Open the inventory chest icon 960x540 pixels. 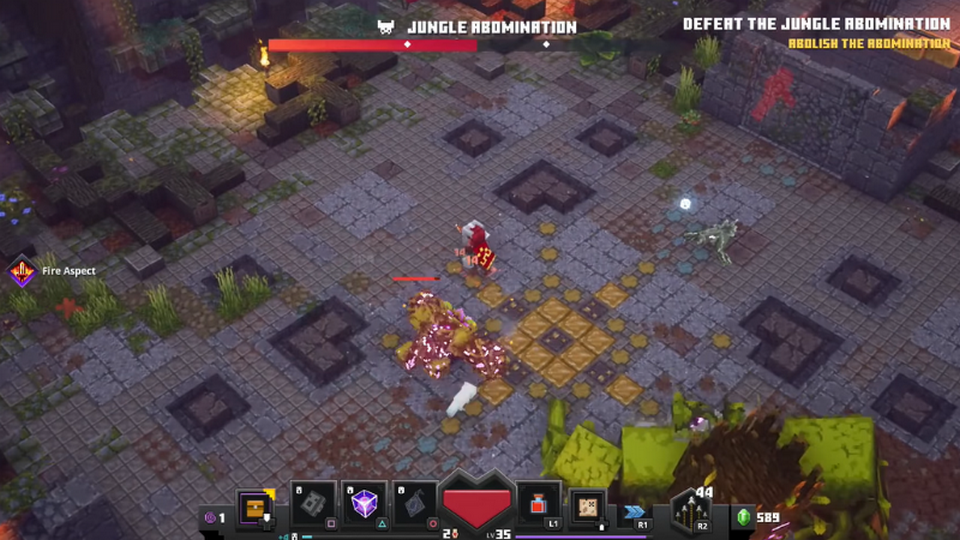pyautogui.click(x=254, y=507)
